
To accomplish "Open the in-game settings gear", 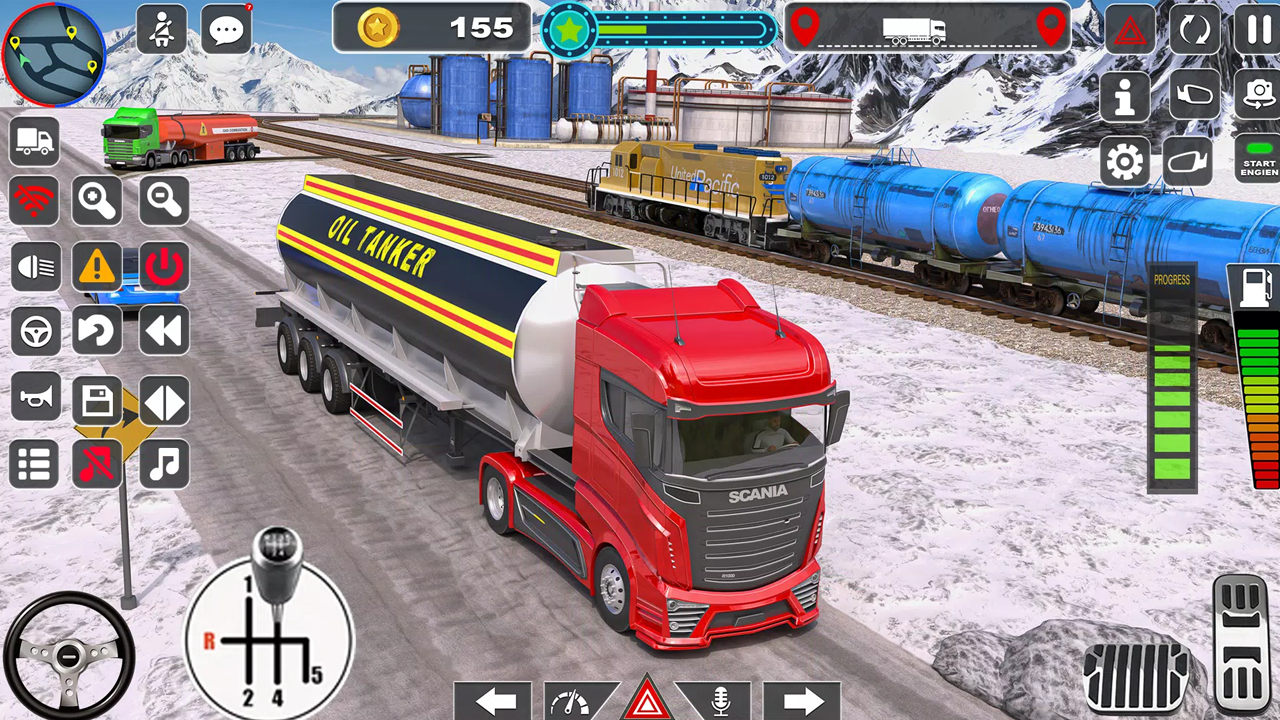I will point(1125,162).
